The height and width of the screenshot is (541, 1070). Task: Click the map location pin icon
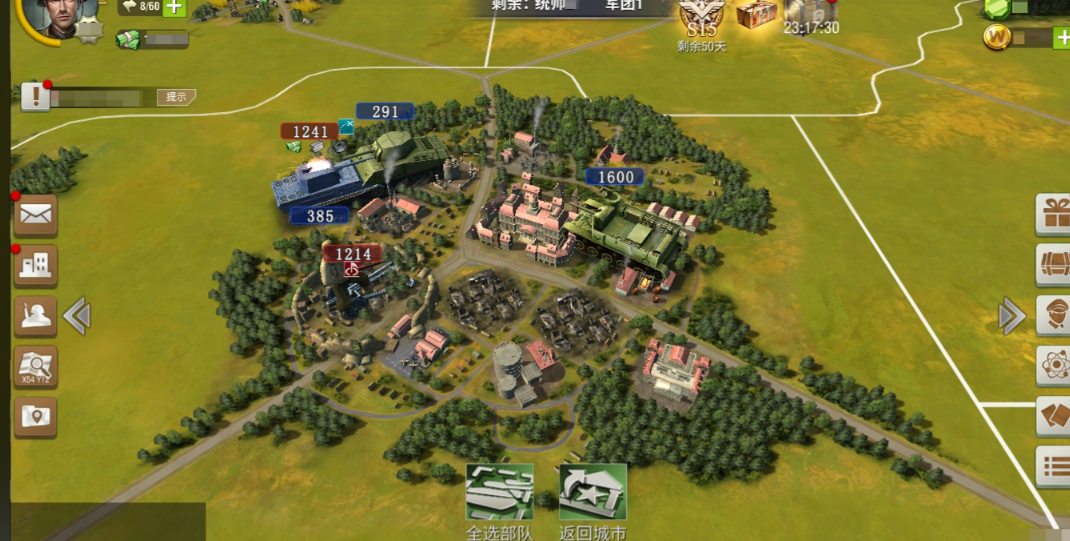click(x=35, y=417)
